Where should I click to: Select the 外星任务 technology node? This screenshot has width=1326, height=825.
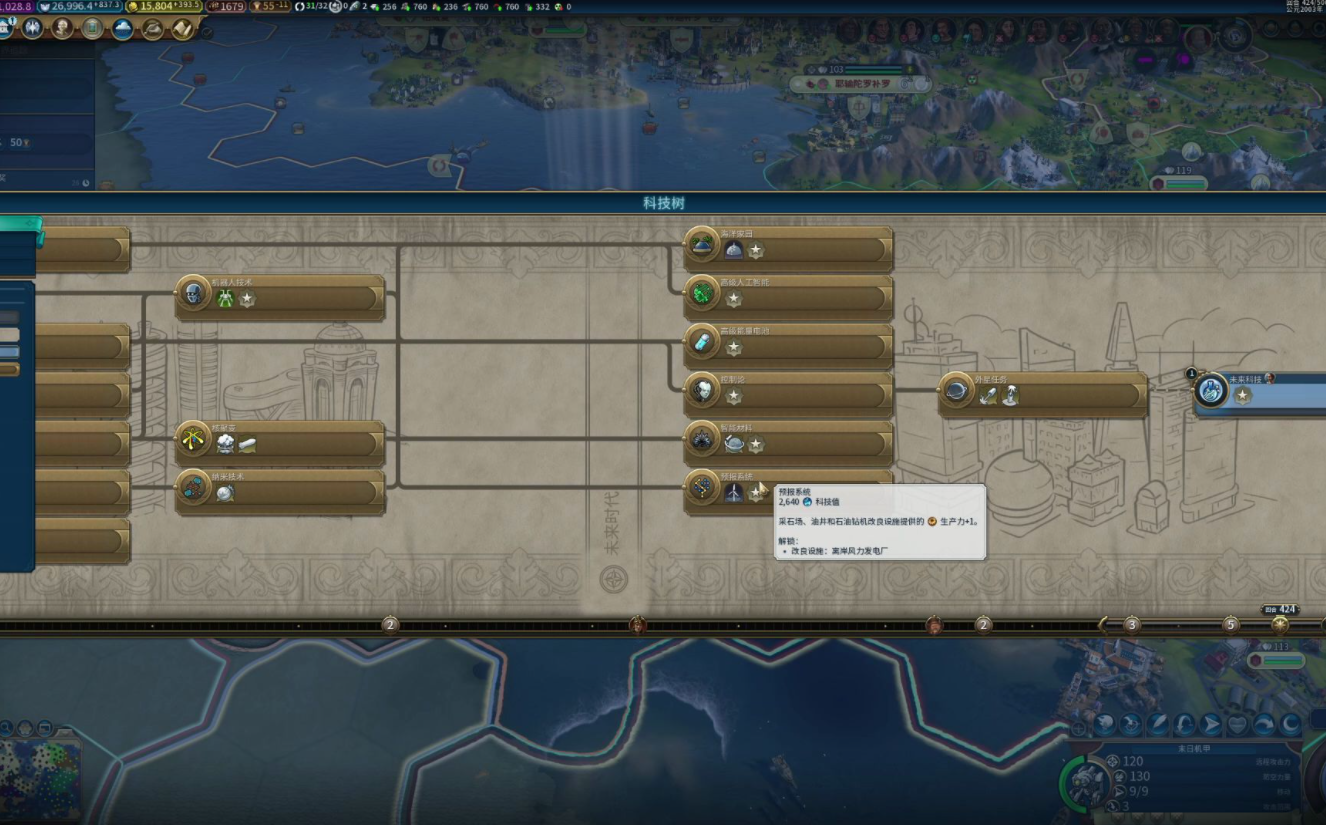(1043, 393)
